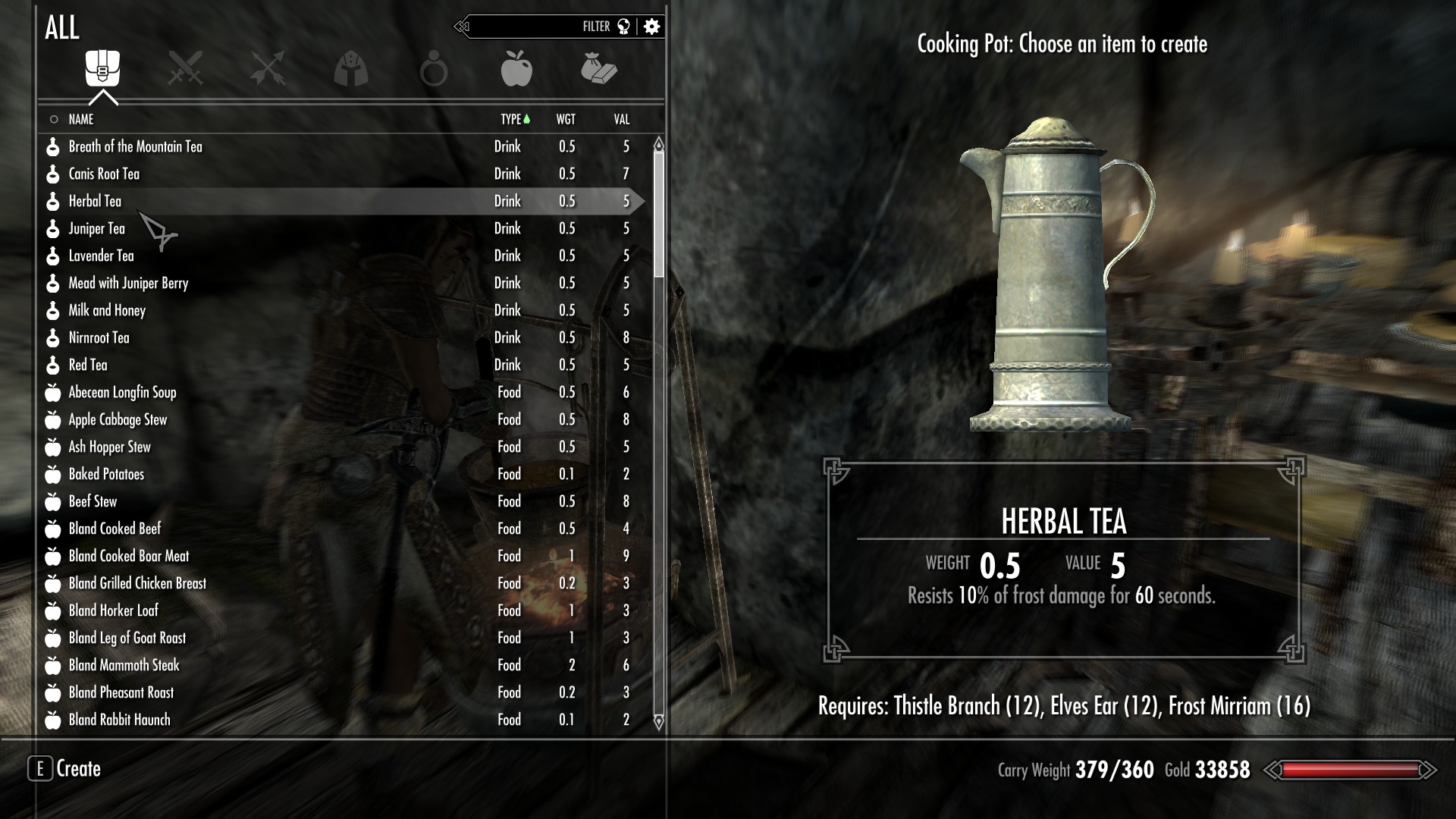Select the misc pouch and ingot category
Image resolution: width=1456 pixels, height=819 pixels.
click(599, 69)
